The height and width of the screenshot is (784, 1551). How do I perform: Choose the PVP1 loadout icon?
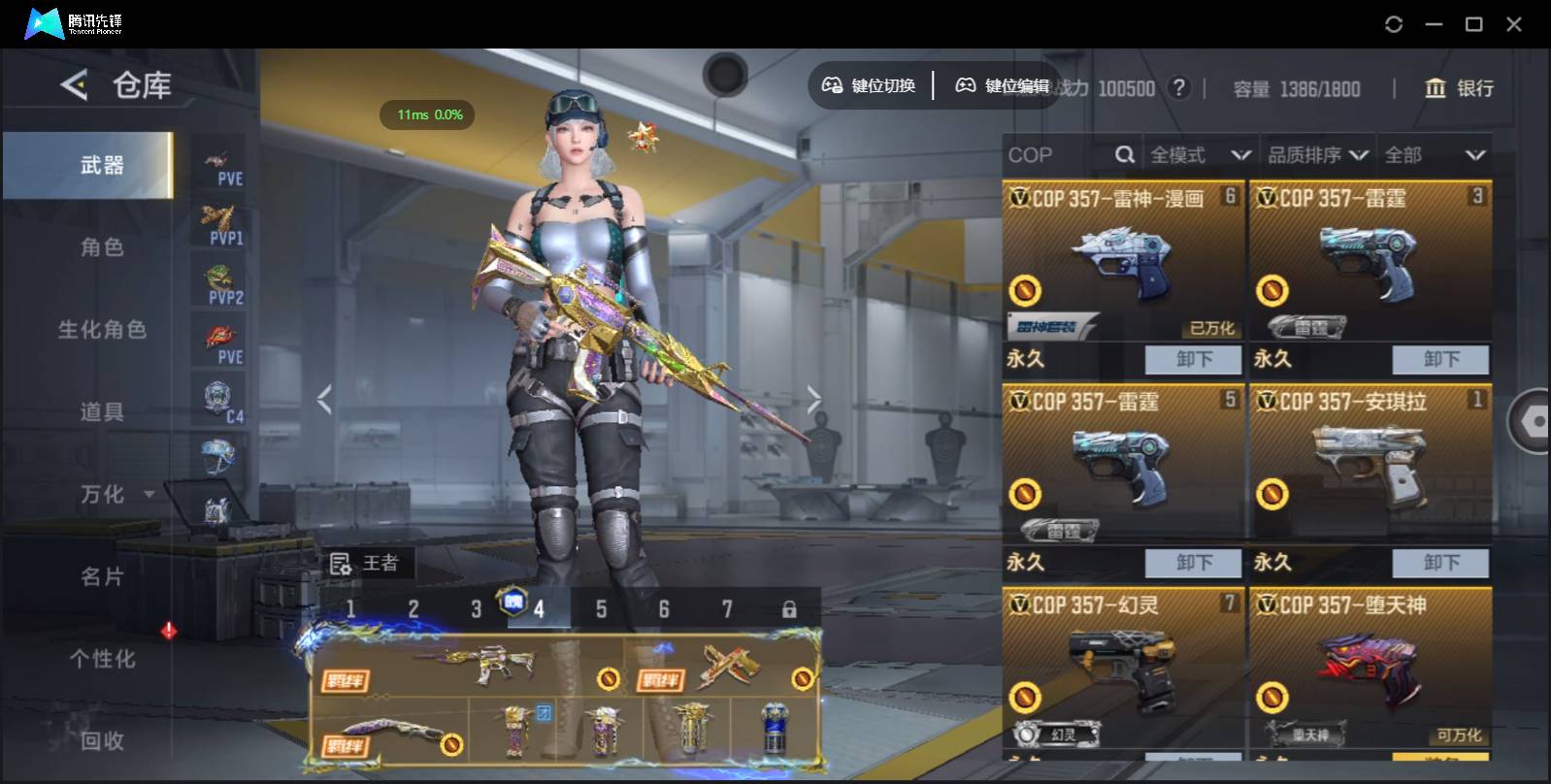coord(221,225)
